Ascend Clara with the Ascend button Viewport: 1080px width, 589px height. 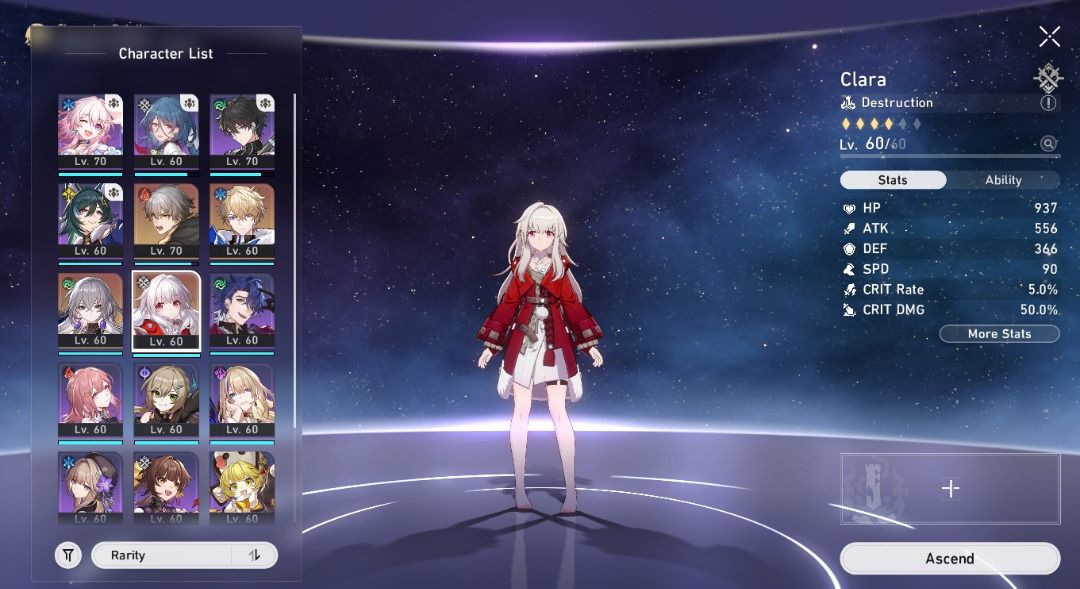(x=949, y=559)
